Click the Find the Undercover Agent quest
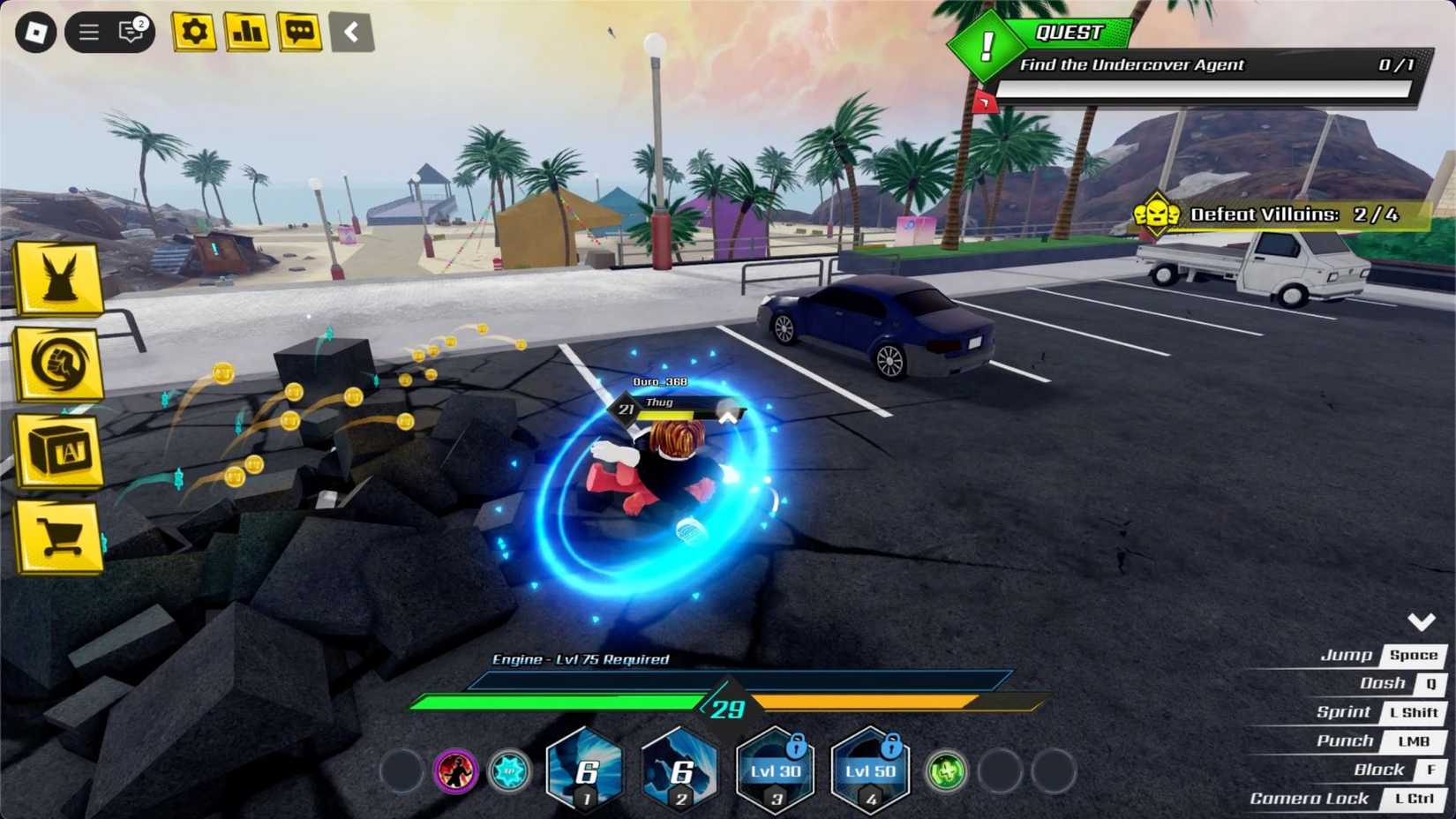 pyautogui.click(x=1132, y=64)
